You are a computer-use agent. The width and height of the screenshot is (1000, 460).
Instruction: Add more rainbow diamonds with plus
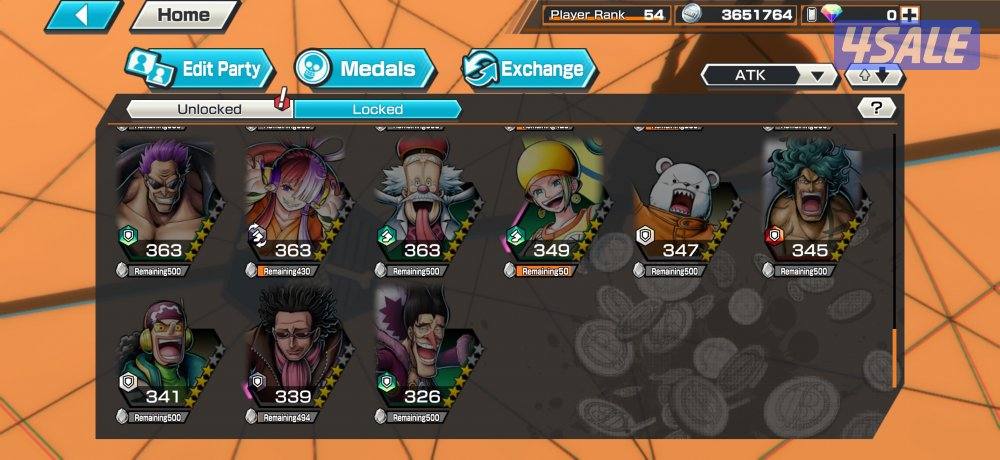point(908,15)
